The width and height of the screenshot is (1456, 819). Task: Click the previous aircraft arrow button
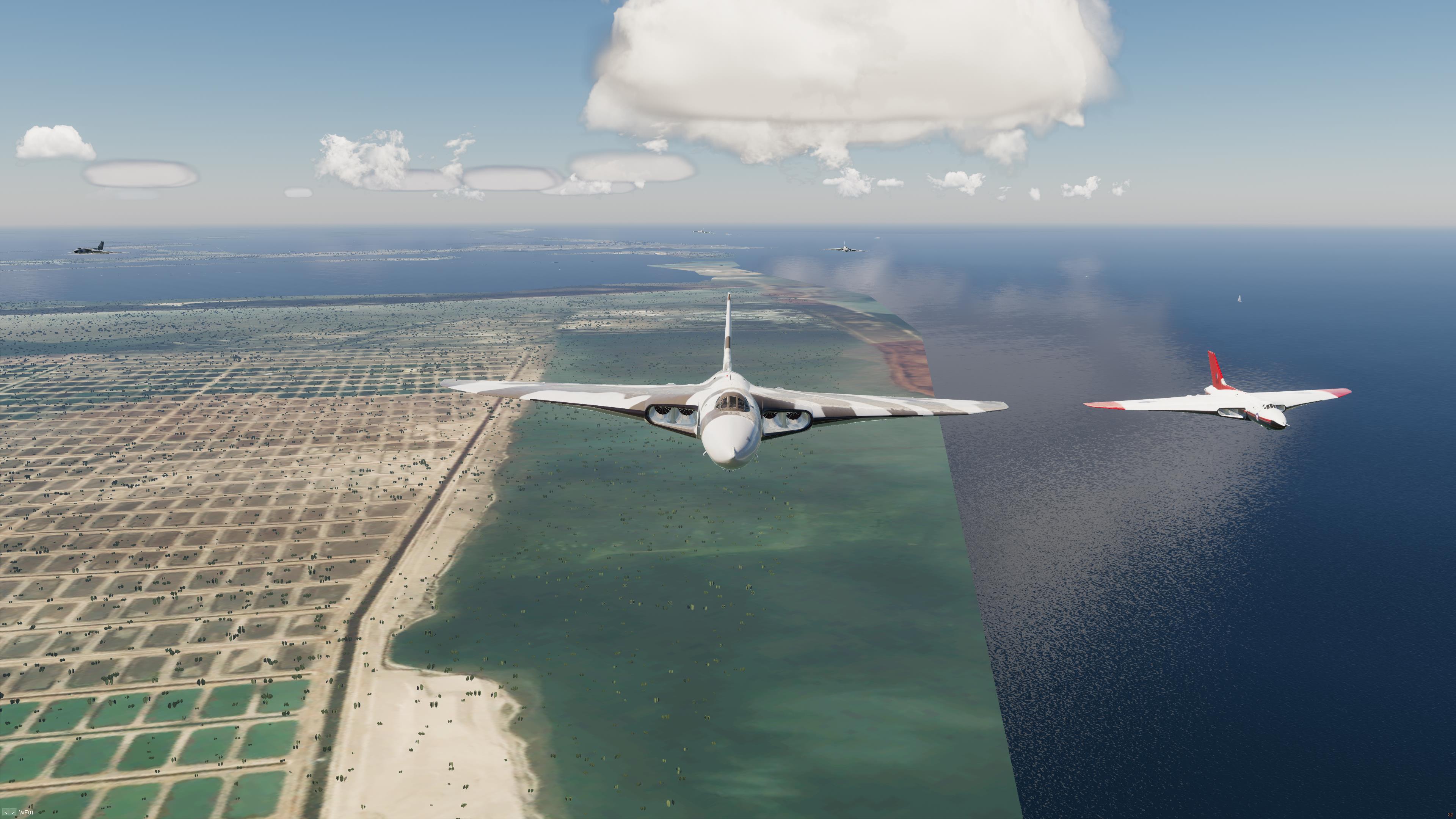(x=6, y=812)
